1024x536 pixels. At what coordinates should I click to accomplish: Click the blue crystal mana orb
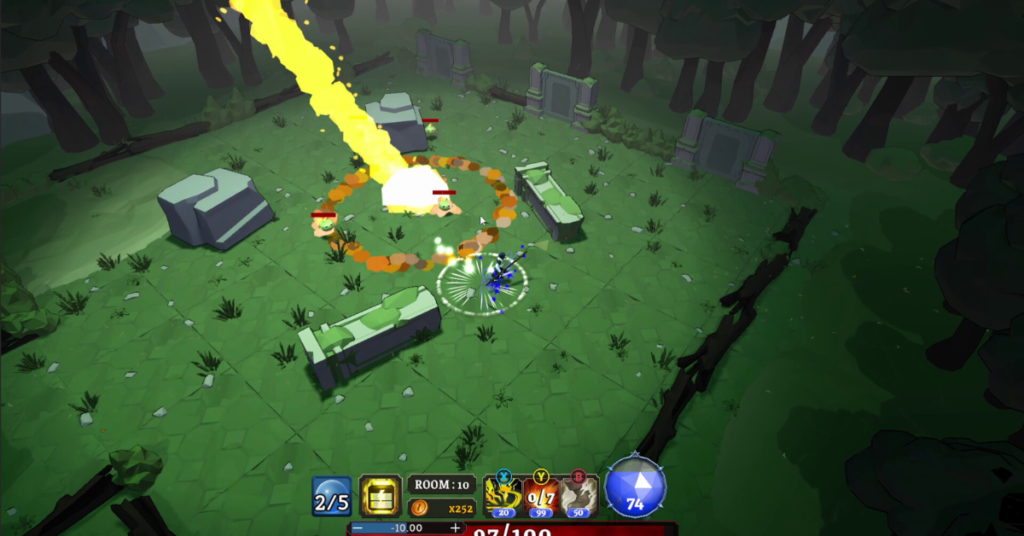pos(635,489)
